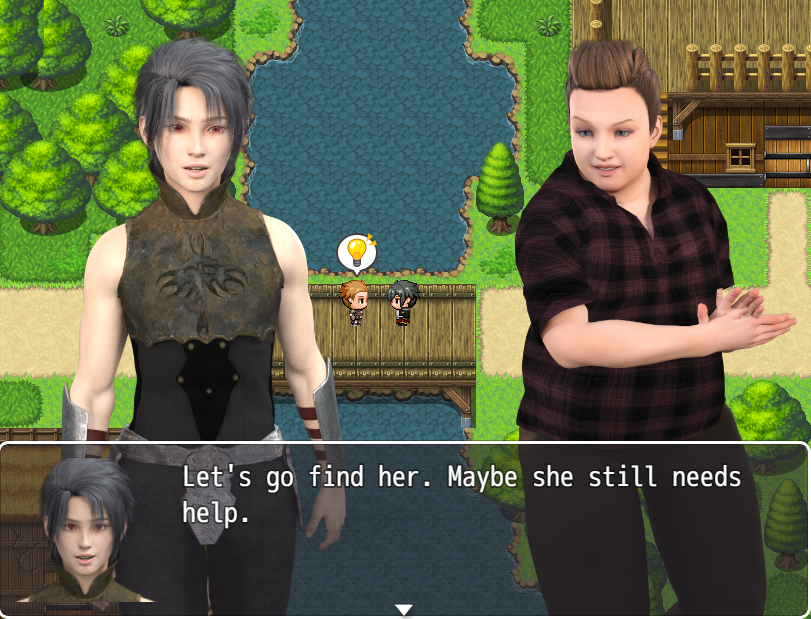
Task: Click the dialogue continue arrow
Action: [x=404, y=609]
